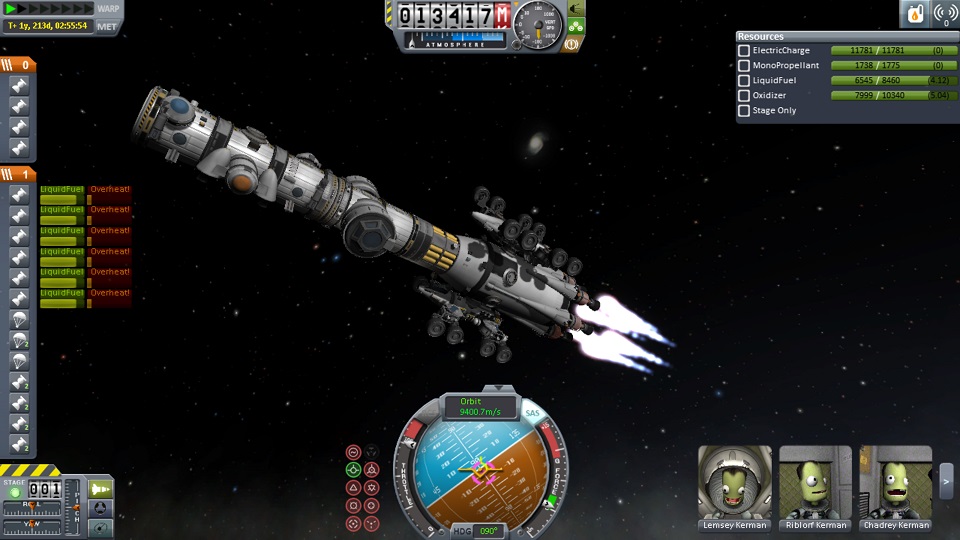Cycle the Orbit speed display mode
The height and width of the screenshot is (540, 960).
pos(470,406)
